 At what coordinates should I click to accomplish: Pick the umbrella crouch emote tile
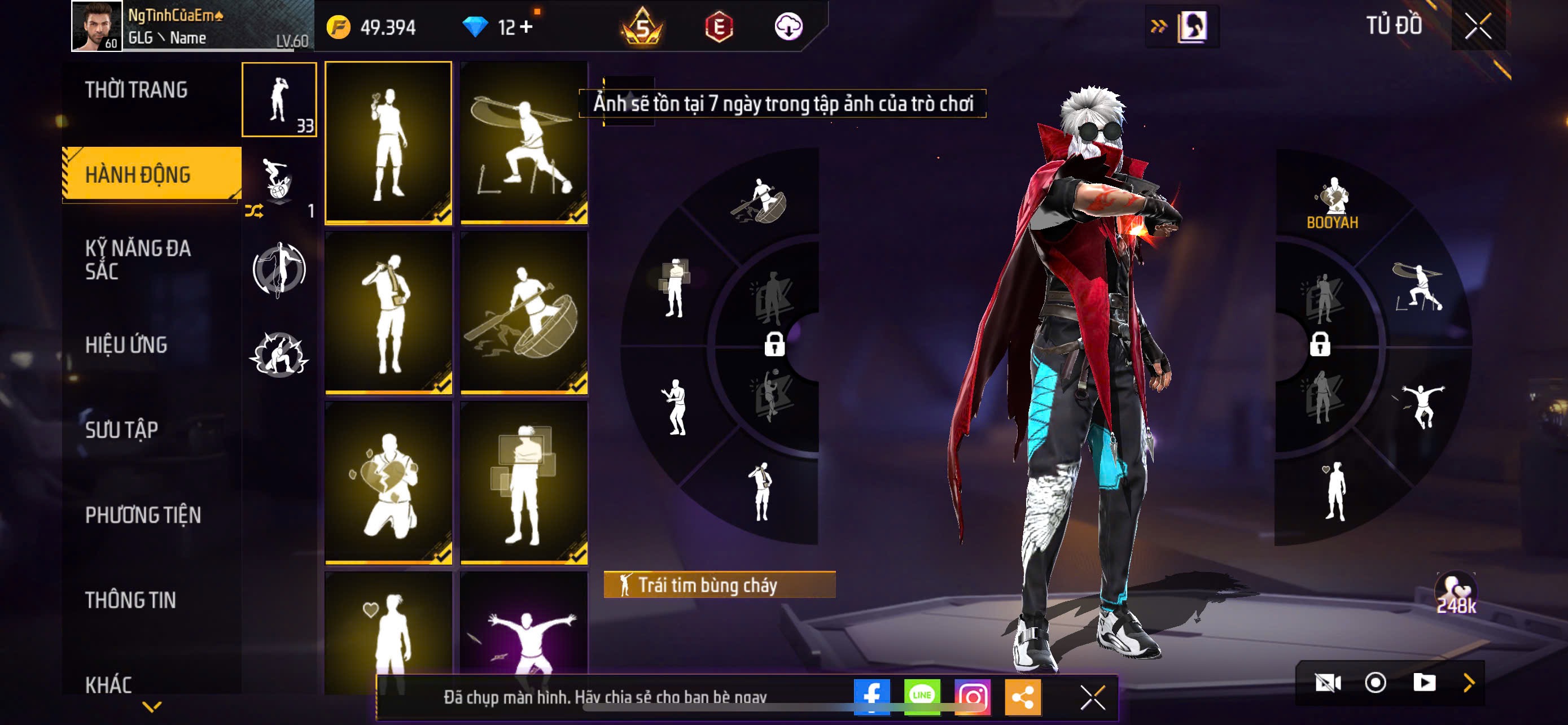point(524,142)
